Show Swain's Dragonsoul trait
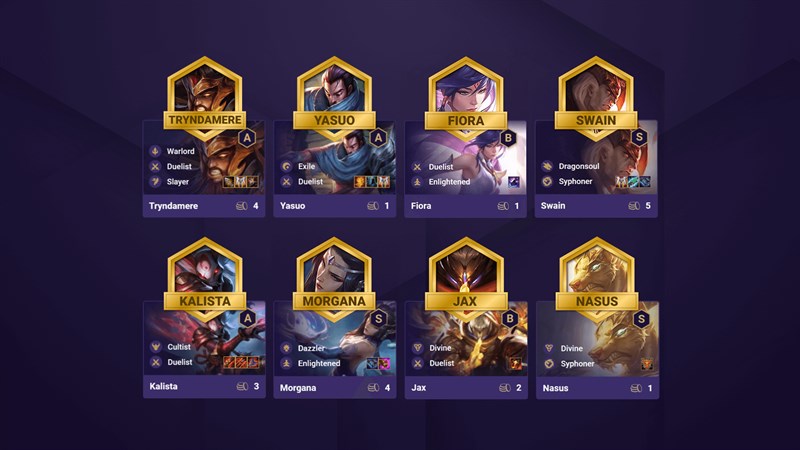The image size is (800, 450). [x=580, y=166]
